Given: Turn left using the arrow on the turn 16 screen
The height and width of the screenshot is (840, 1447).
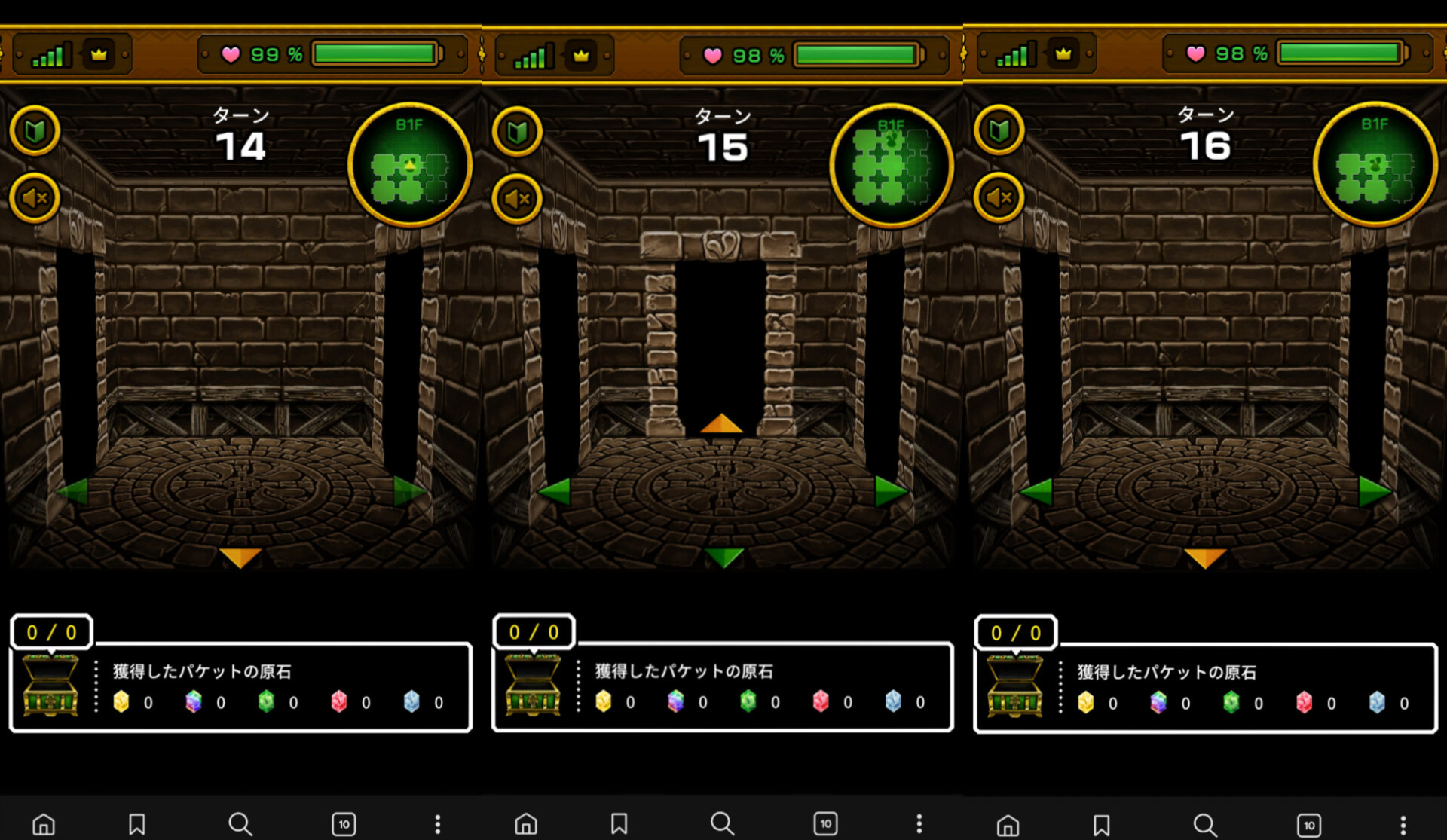Looking at the screenshot, I should click(1037, 491).
